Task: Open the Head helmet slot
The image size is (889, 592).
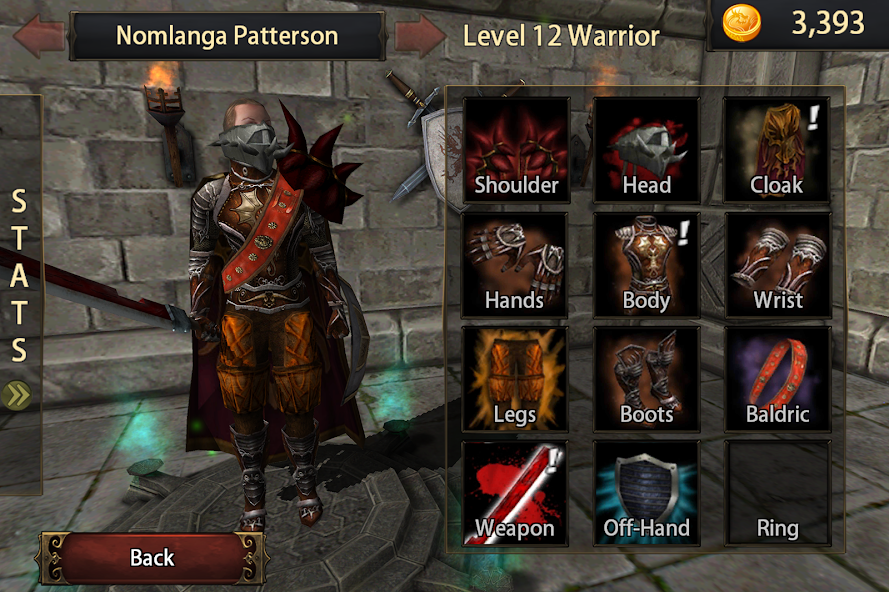Action: coord(646,150)
